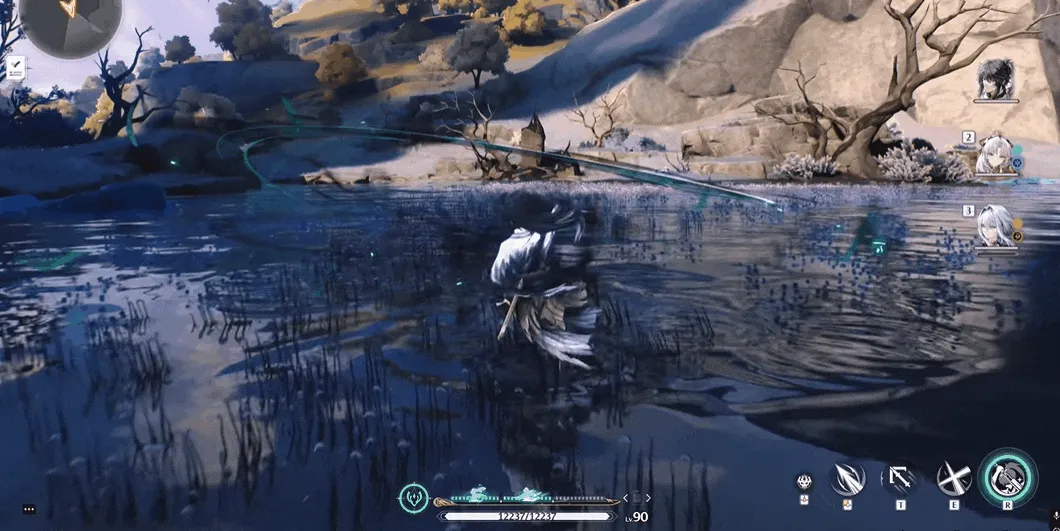Switch to party member number 2
This screenshot has height=531, width=1060.
click(x=996, y=156)
